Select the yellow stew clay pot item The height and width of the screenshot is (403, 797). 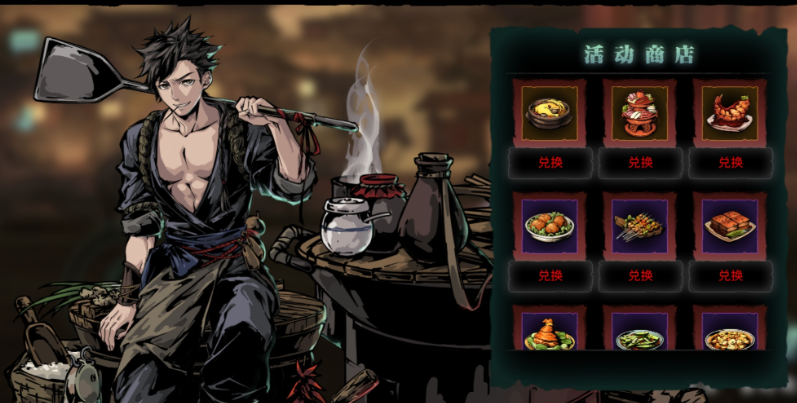(x=550, y=112)
